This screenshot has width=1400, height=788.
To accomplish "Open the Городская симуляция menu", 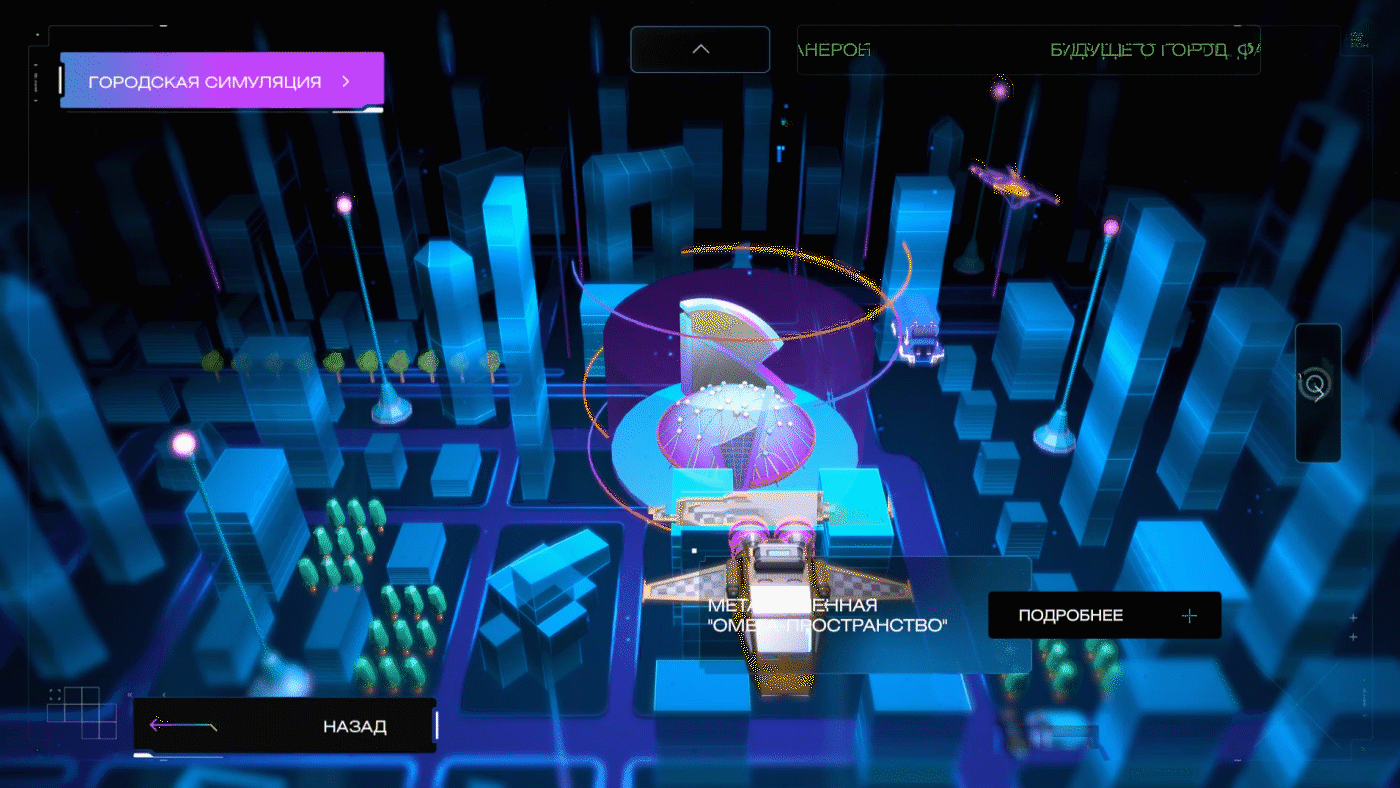I will click(x=221, y=81).
